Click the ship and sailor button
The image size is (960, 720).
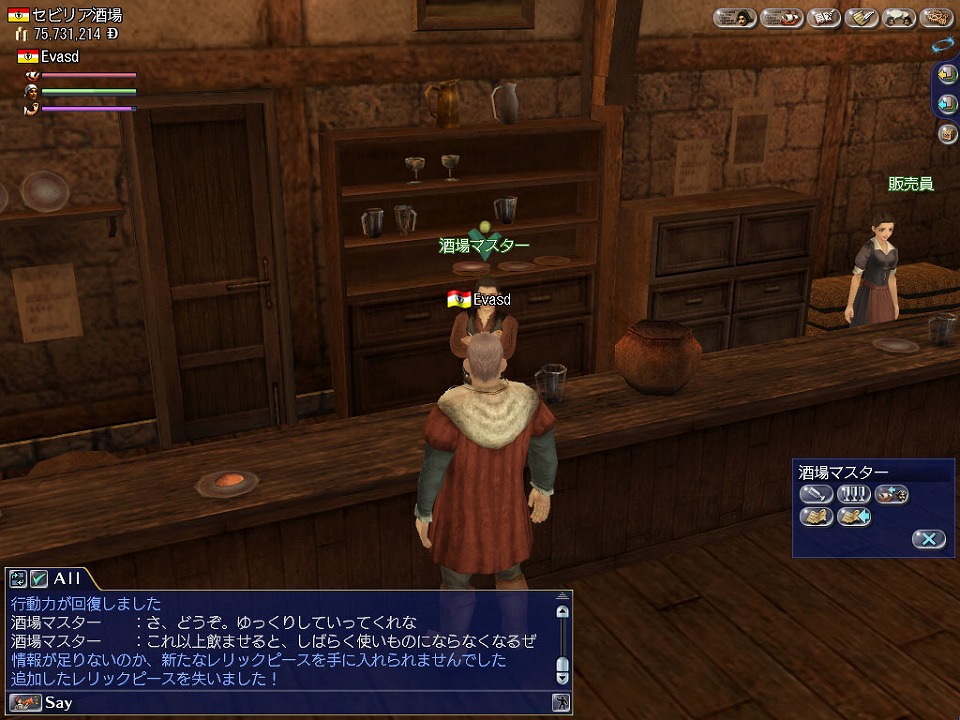(892, 493)
